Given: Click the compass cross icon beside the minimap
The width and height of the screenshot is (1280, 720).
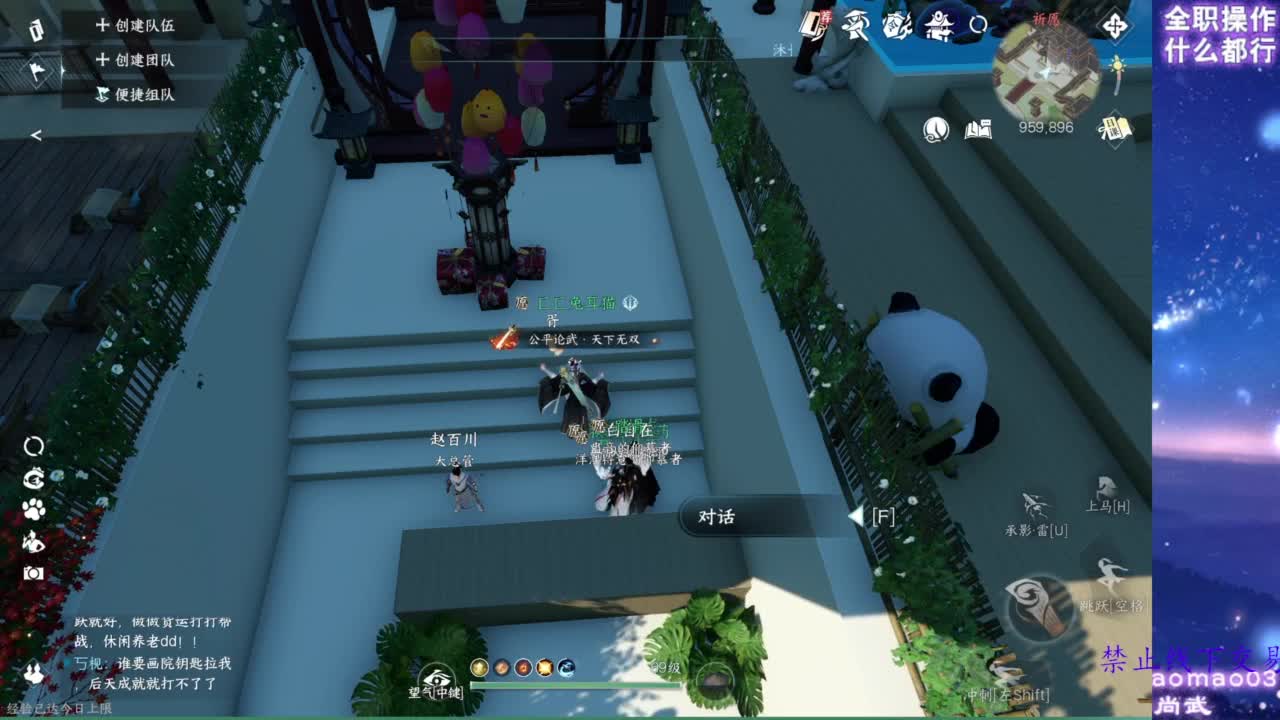Looking at the screenshot, I should [x=1114, y=25].
